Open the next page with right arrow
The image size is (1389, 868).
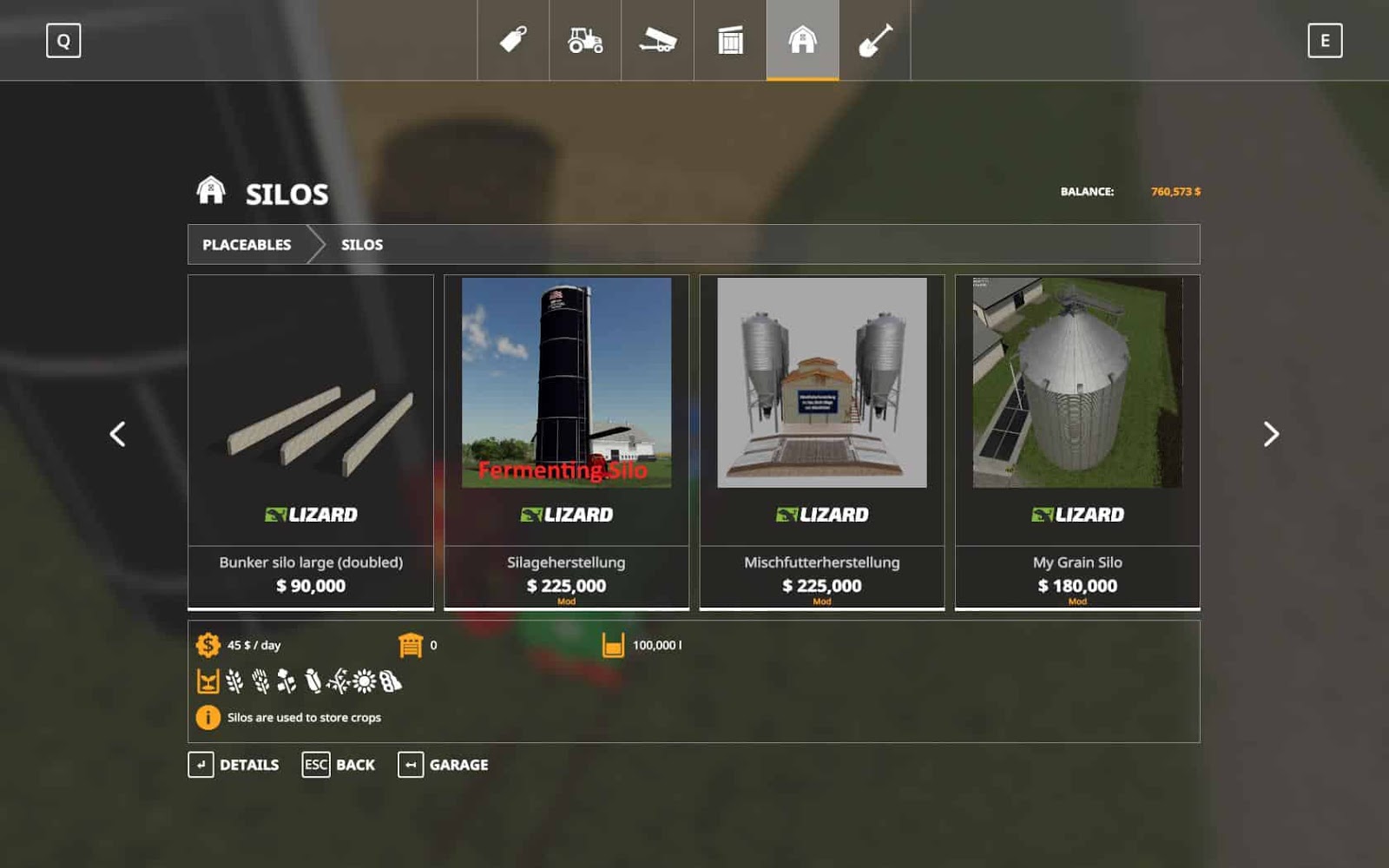coord(1271,432)
